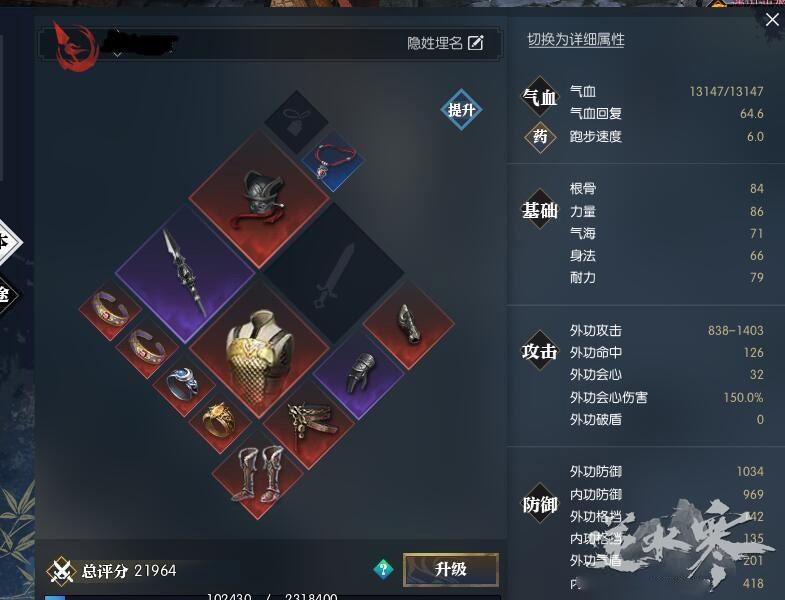Choose the empty sword weapon slot
The image size is (785, 600).
click(332, 271)
